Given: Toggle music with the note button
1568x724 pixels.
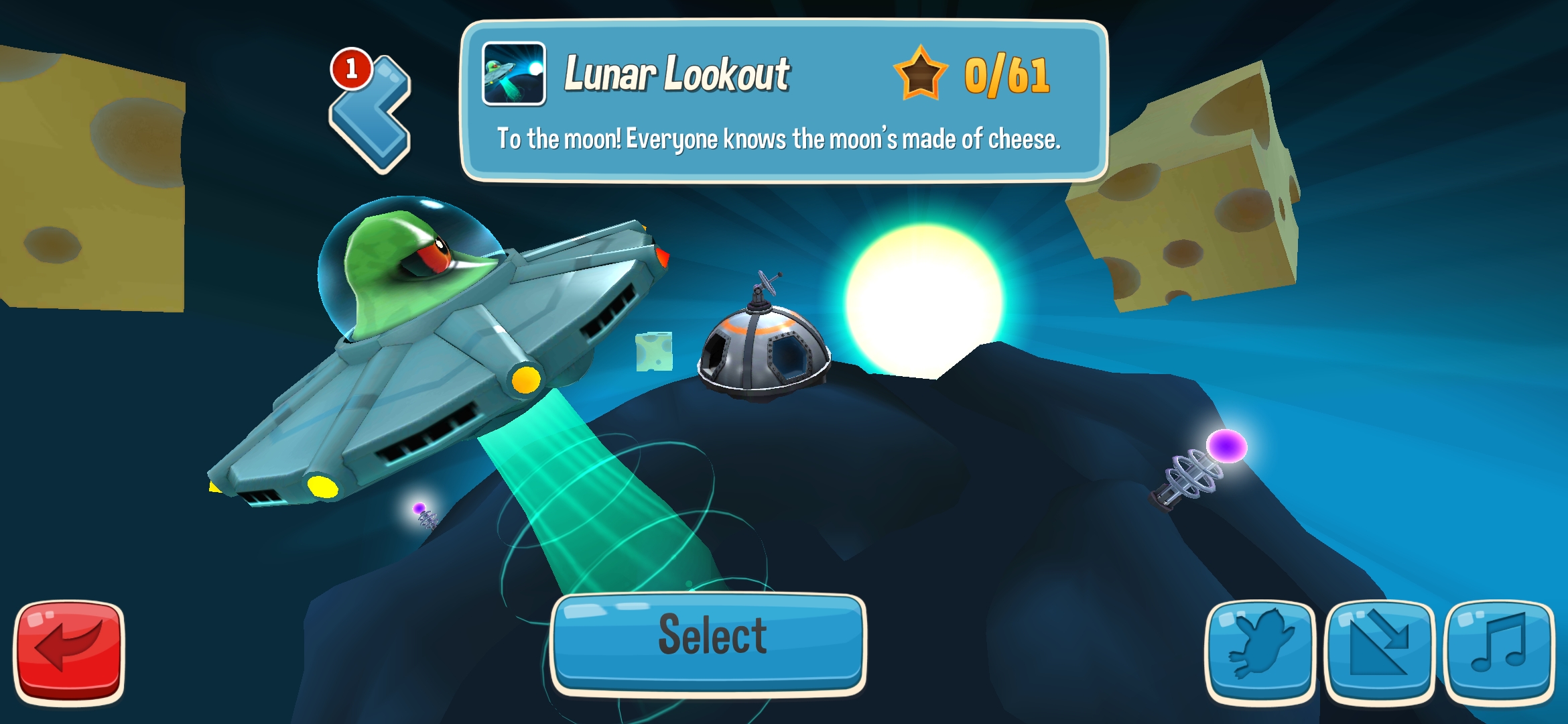Looking at the screenshot, I should 1498,650.
